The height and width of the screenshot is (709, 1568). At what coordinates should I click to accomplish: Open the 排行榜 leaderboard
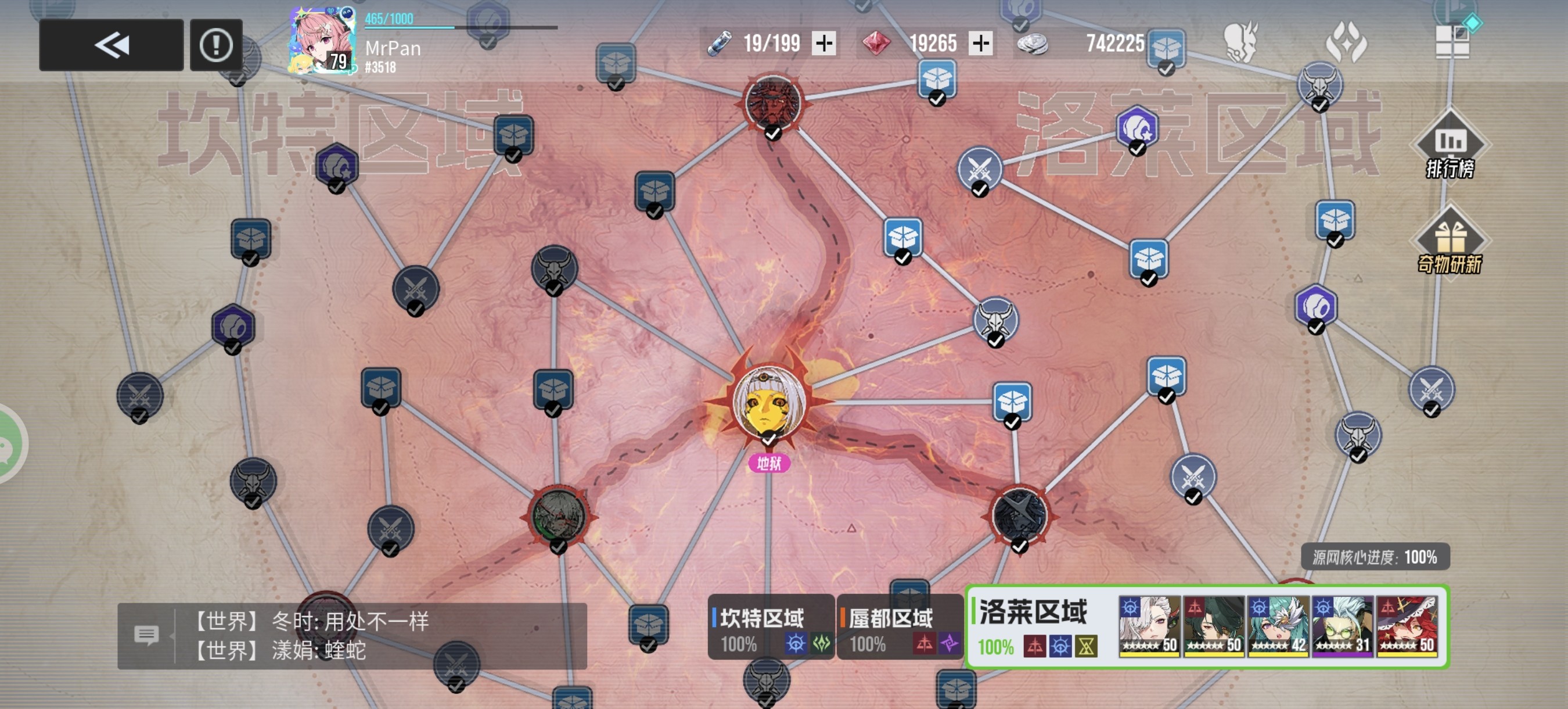coord(1451,146)
